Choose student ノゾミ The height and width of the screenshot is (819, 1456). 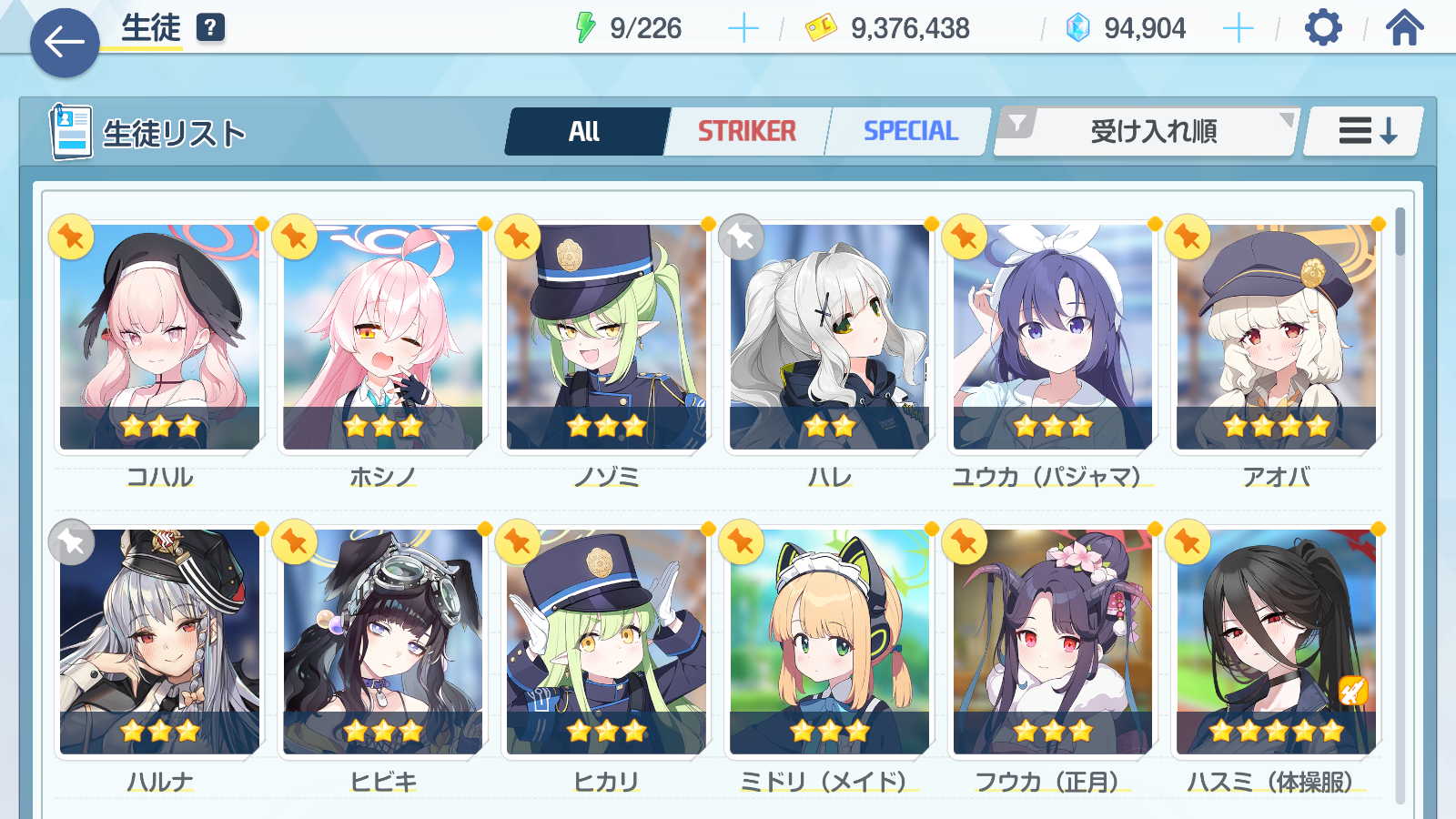click(606, 337)
